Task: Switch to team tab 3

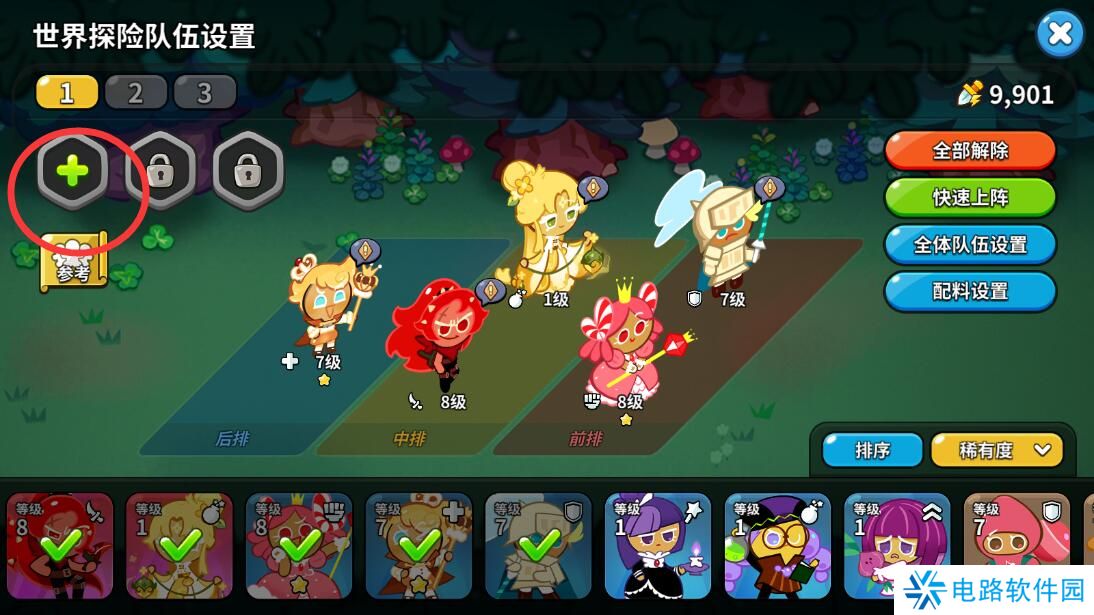Action: coord(205,93)
